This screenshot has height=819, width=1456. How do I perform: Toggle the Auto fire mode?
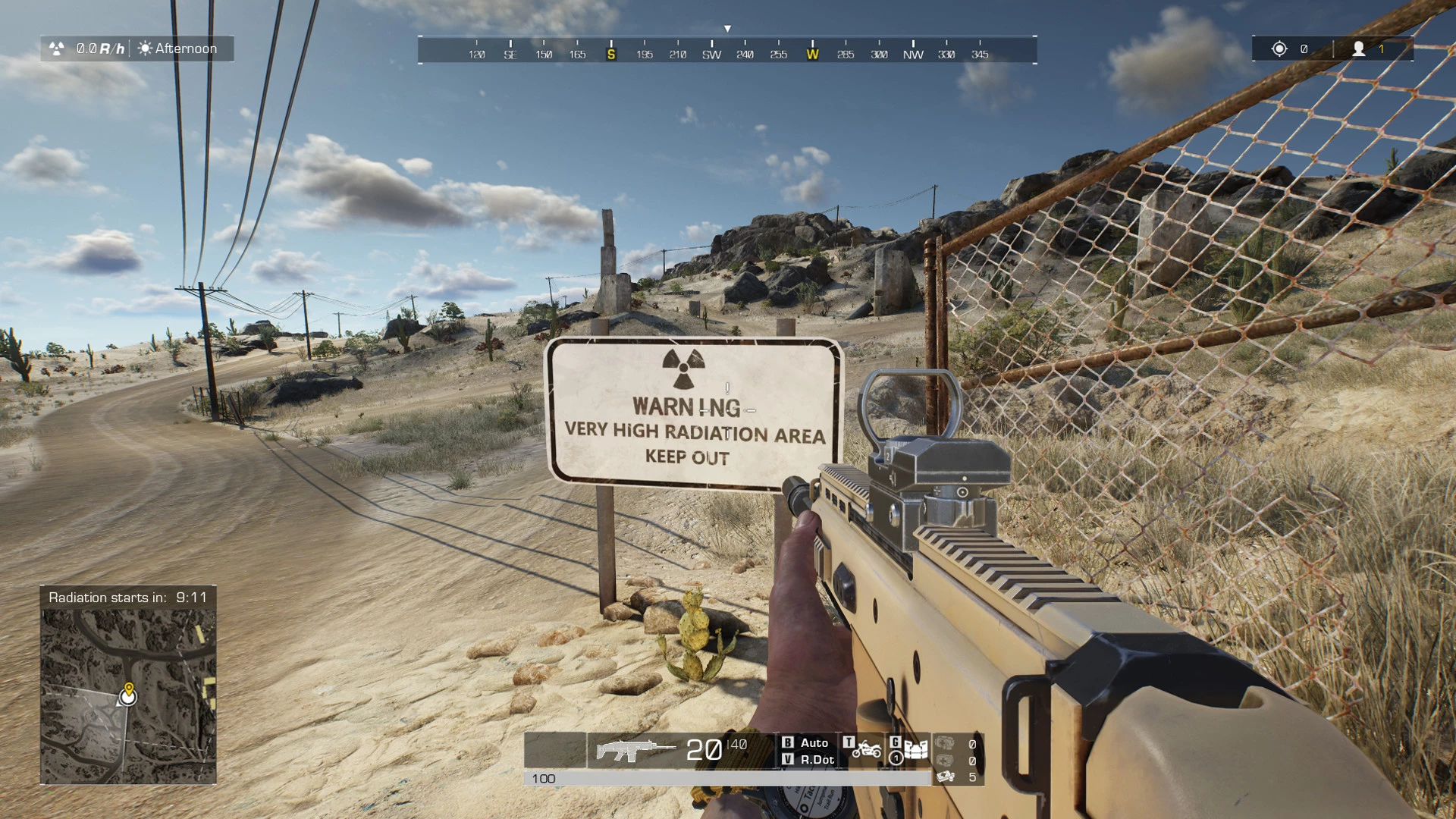click(x=814, y=742)
